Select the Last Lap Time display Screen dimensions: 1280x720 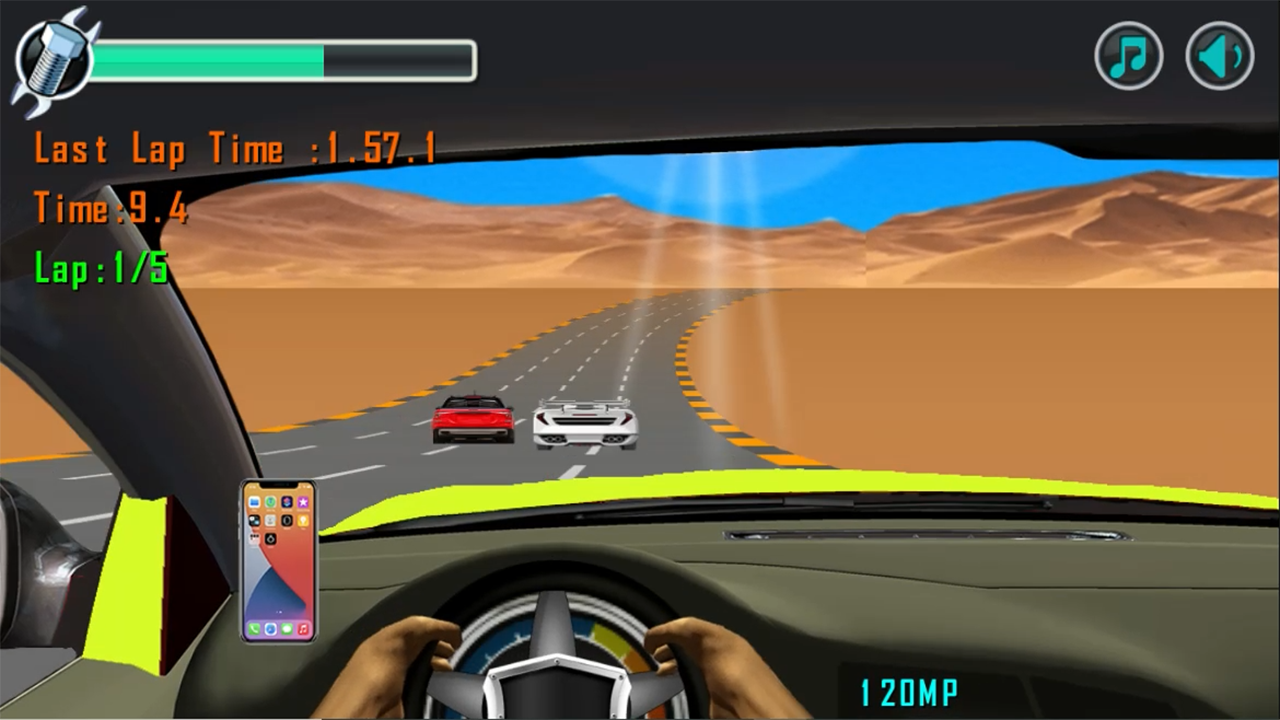tap(235, 148)
